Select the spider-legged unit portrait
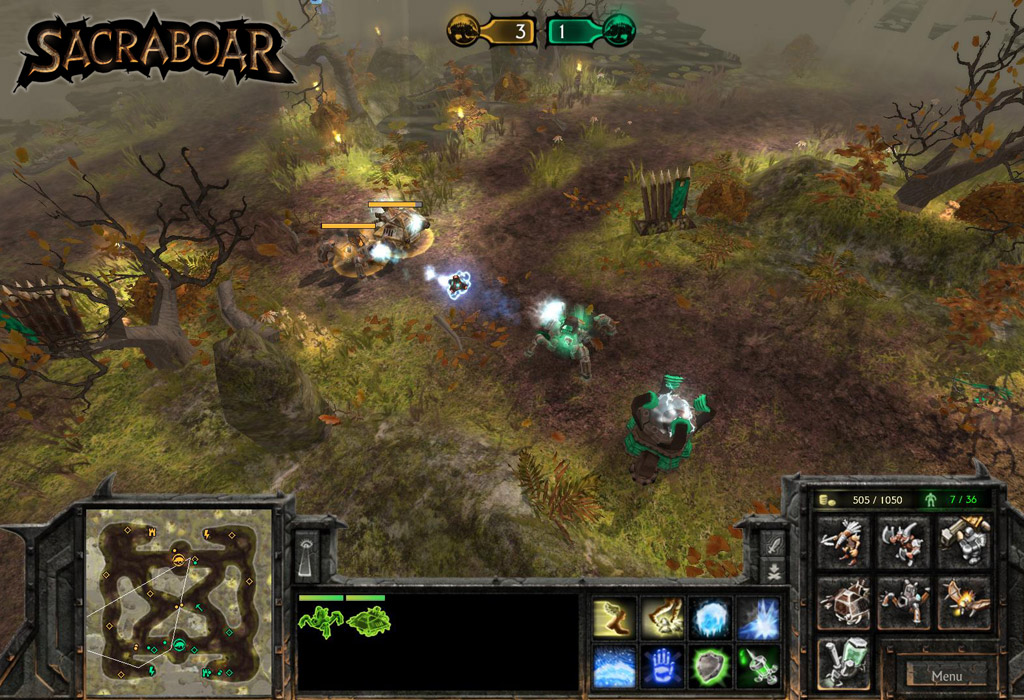Screen dimensions: 1024x700 321,621
